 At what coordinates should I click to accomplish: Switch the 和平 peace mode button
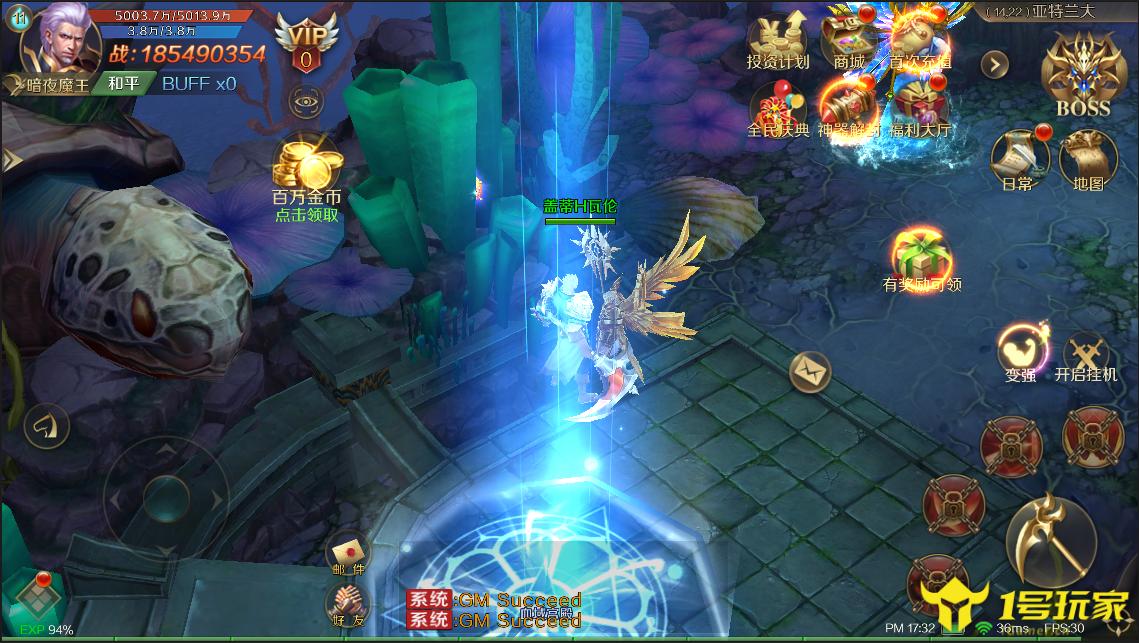pyautogui.click(x=124, y=83)
